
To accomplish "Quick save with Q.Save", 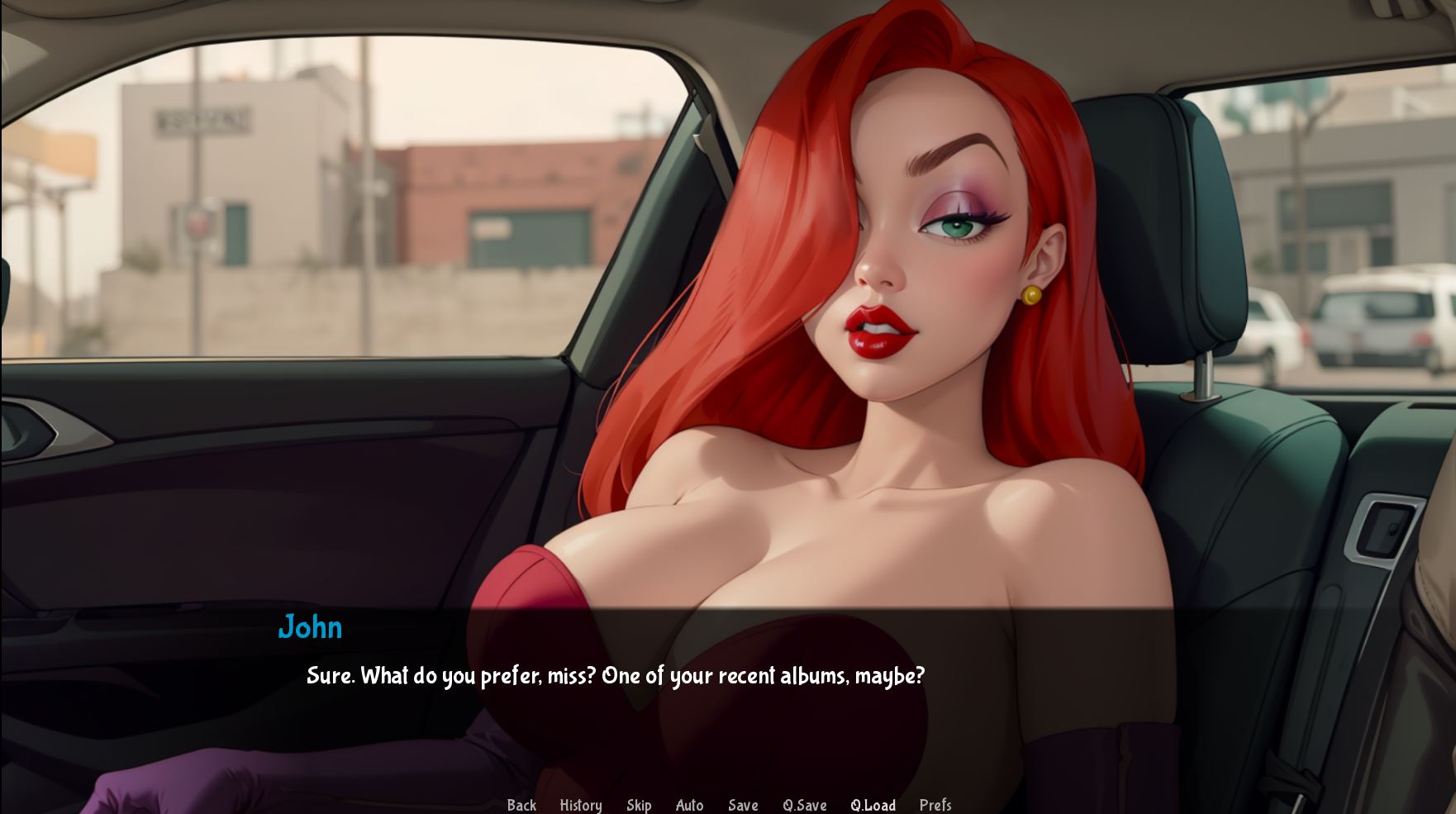I will coord(804,805).
